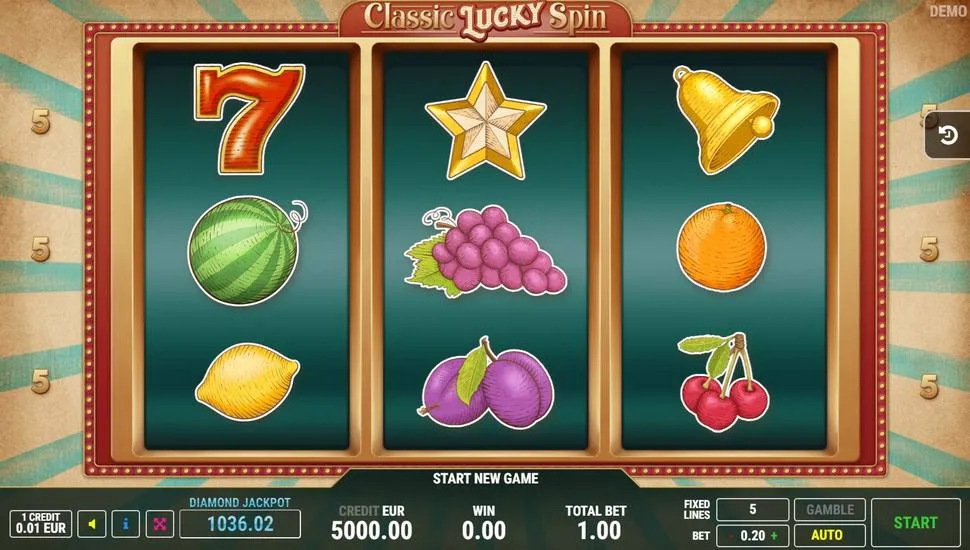
Task: Open the game history clock icon
Action: click(947, 135)
